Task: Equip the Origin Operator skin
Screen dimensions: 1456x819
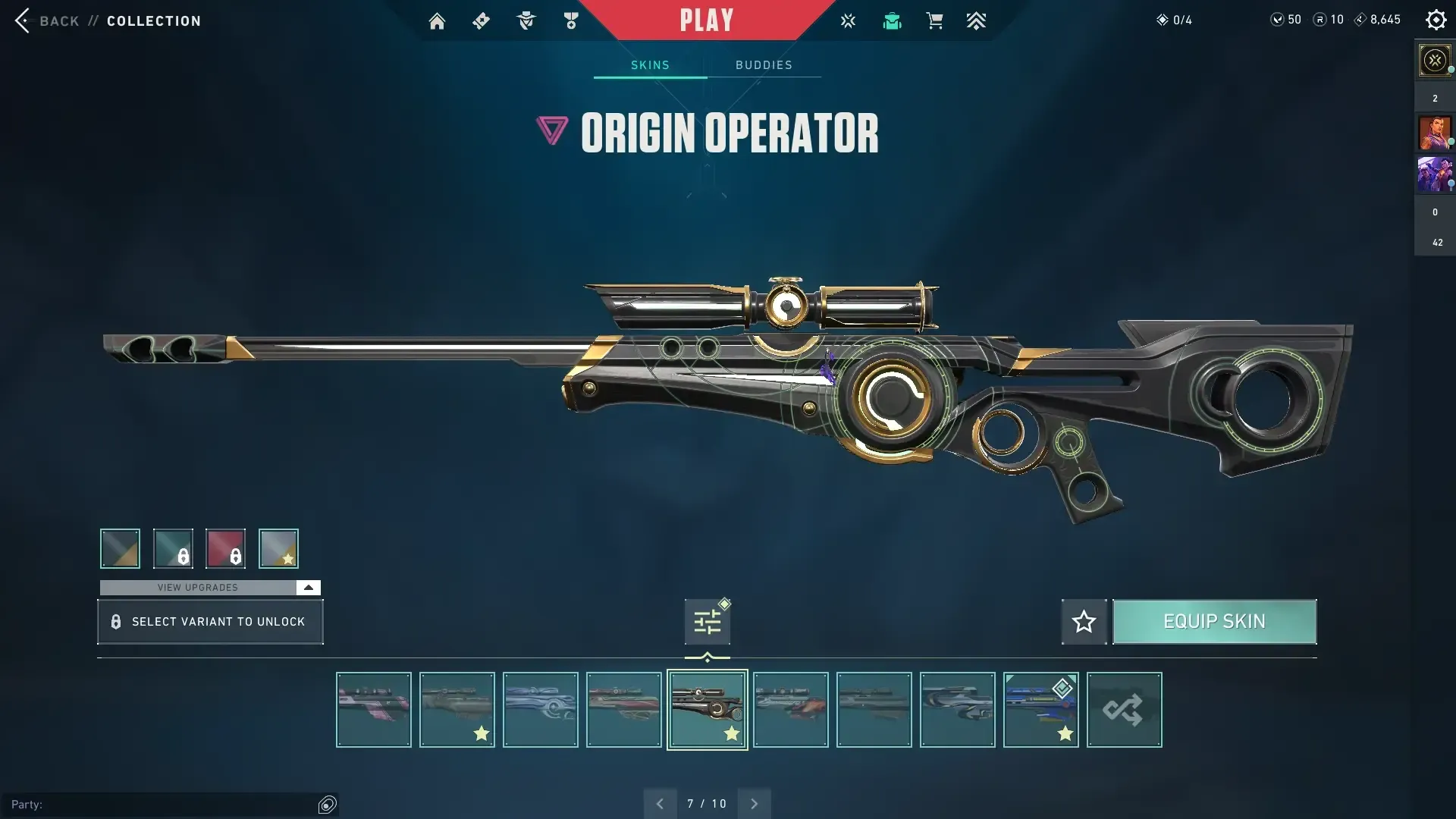Action: click(x=1214, y=622)
